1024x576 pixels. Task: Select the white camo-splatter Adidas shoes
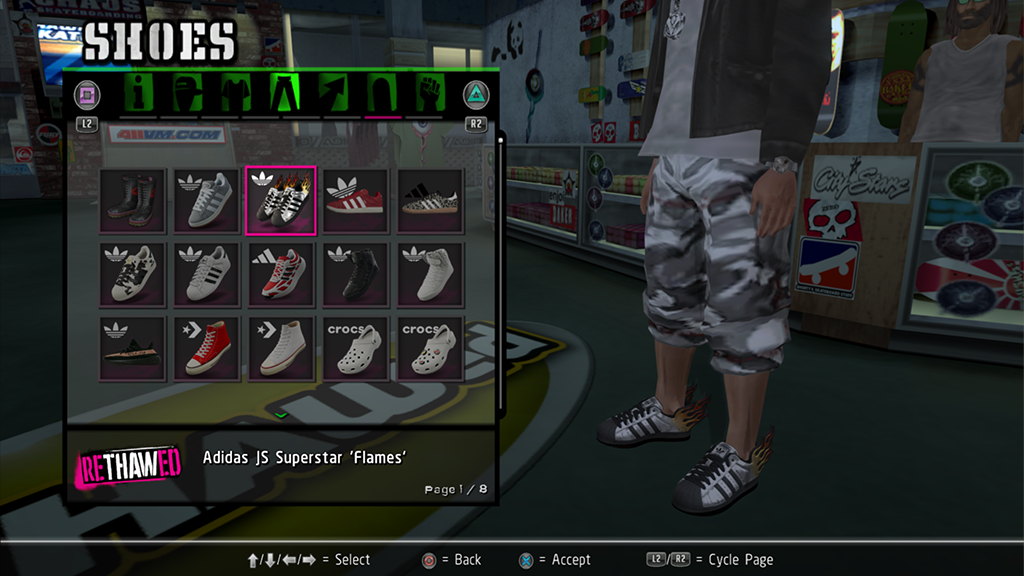(x=132, y=274)
